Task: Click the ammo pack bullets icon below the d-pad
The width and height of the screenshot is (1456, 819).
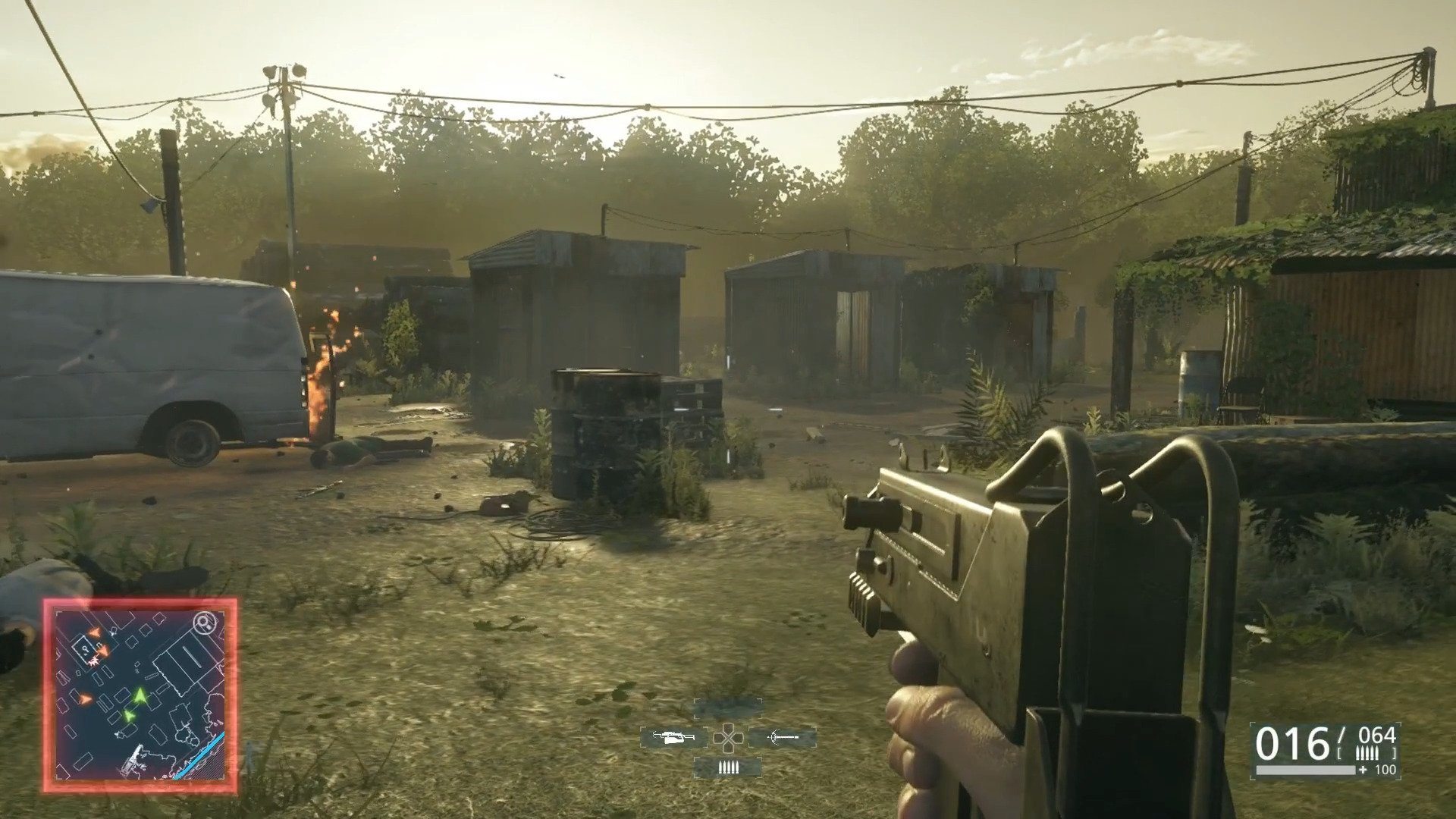Action: (728, 767)
